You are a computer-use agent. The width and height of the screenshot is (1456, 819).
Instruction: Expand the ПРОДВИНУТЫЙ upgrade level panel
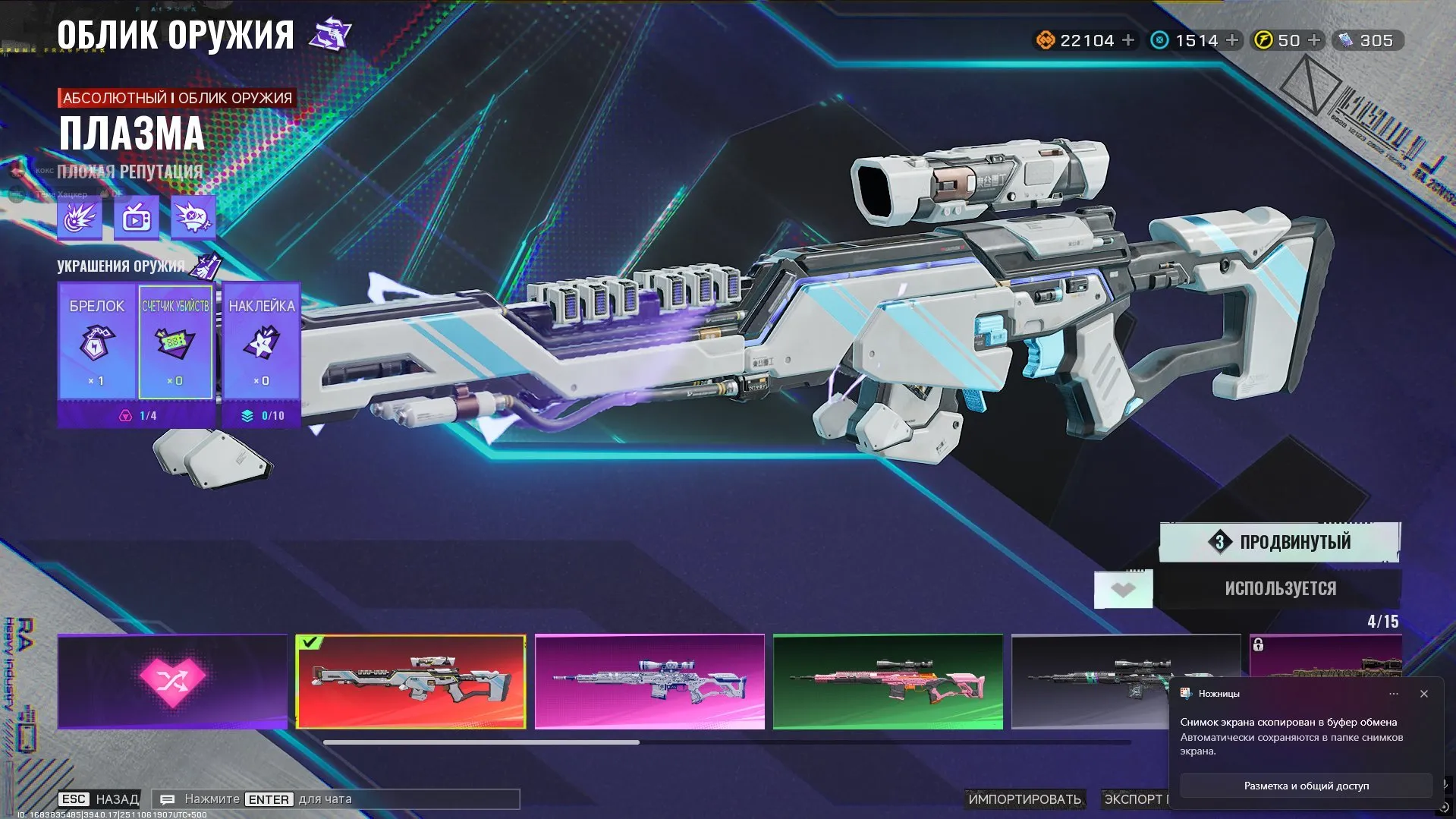[1279, 542]
